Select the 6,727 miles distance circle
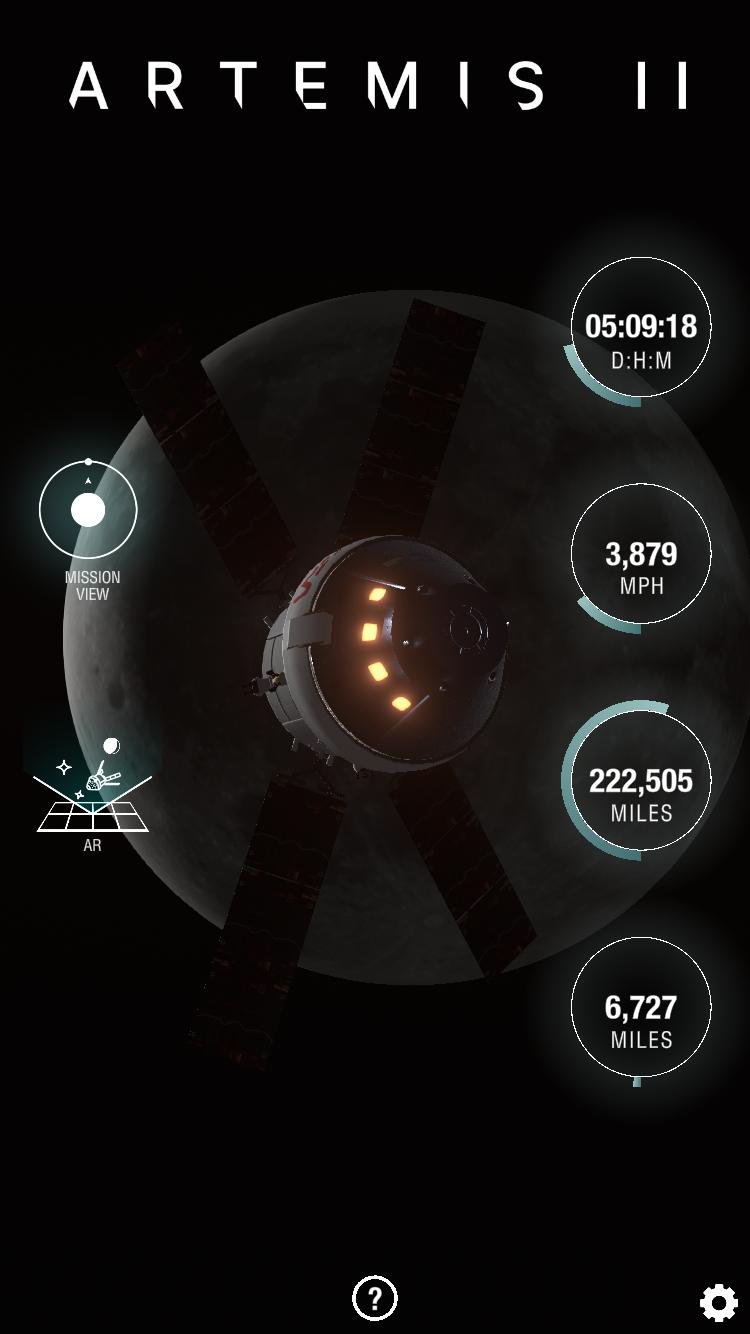 click(x=640, y=1007)
